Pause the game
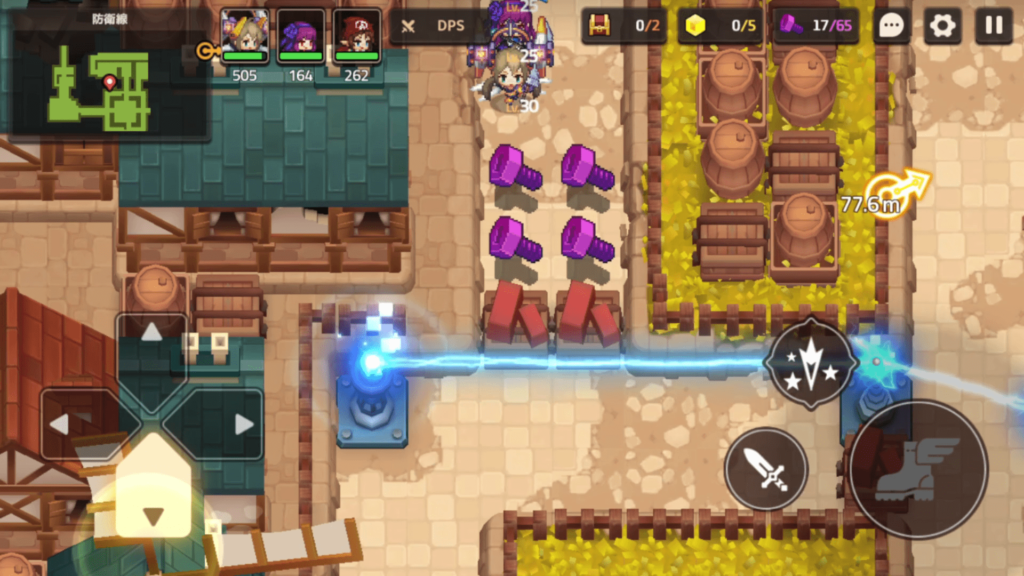The height and width of the screenshot is (576, 1024). coord(993,26)
